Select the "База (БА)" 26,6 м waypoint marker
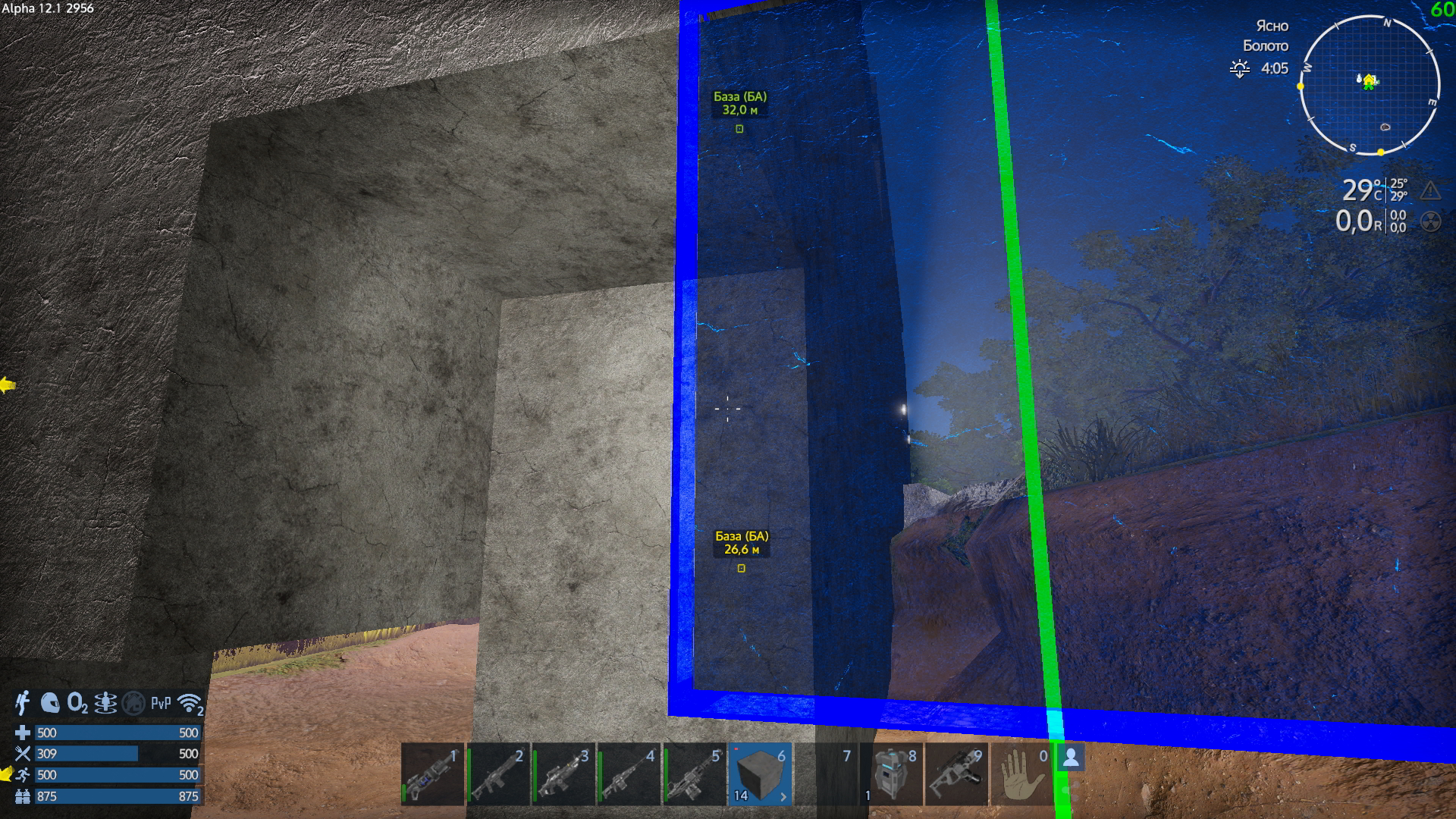This screenshot has height=819, width=1456. tap(742, 568)
